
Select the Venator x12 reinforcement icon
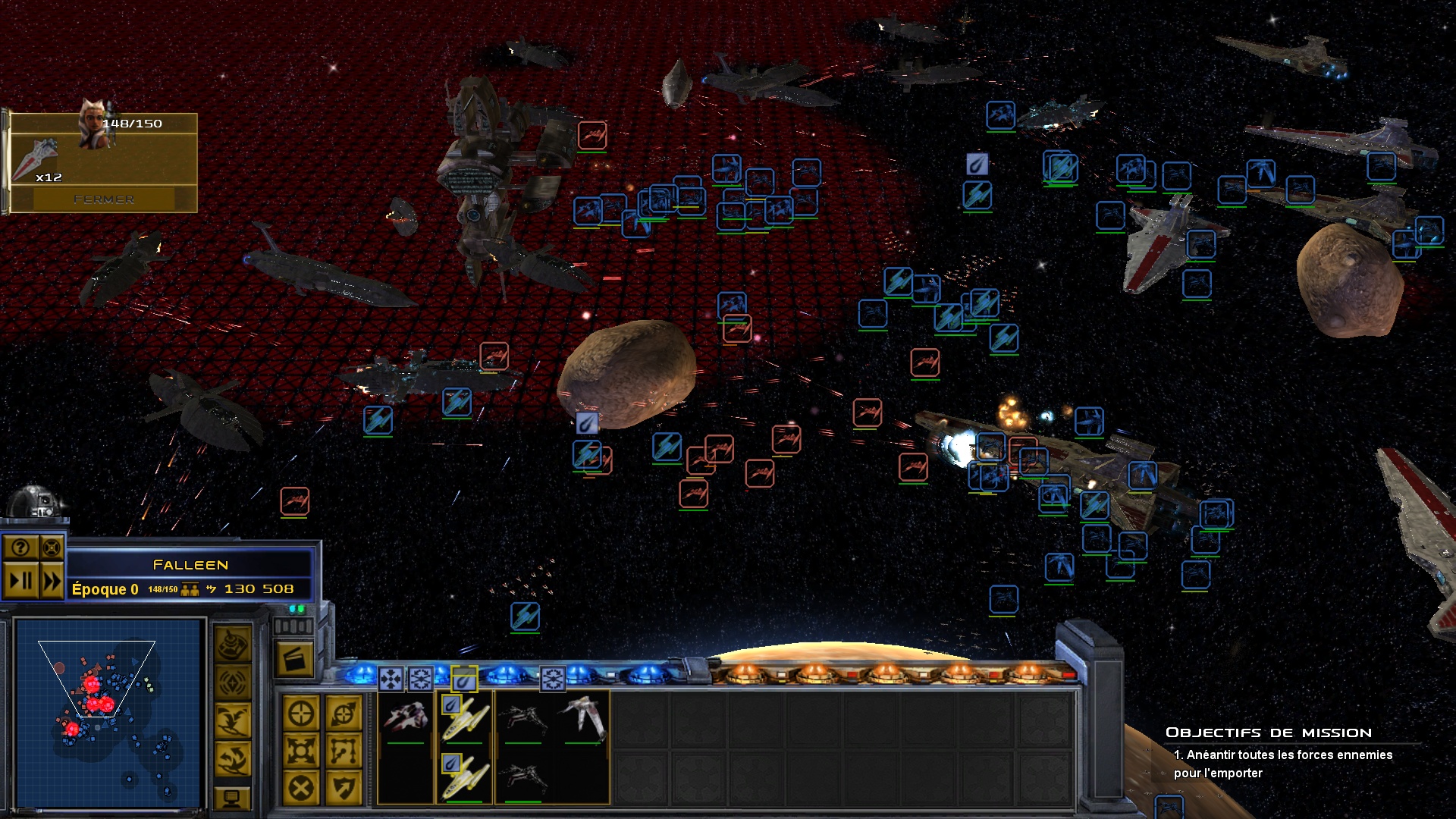point(37,161)
